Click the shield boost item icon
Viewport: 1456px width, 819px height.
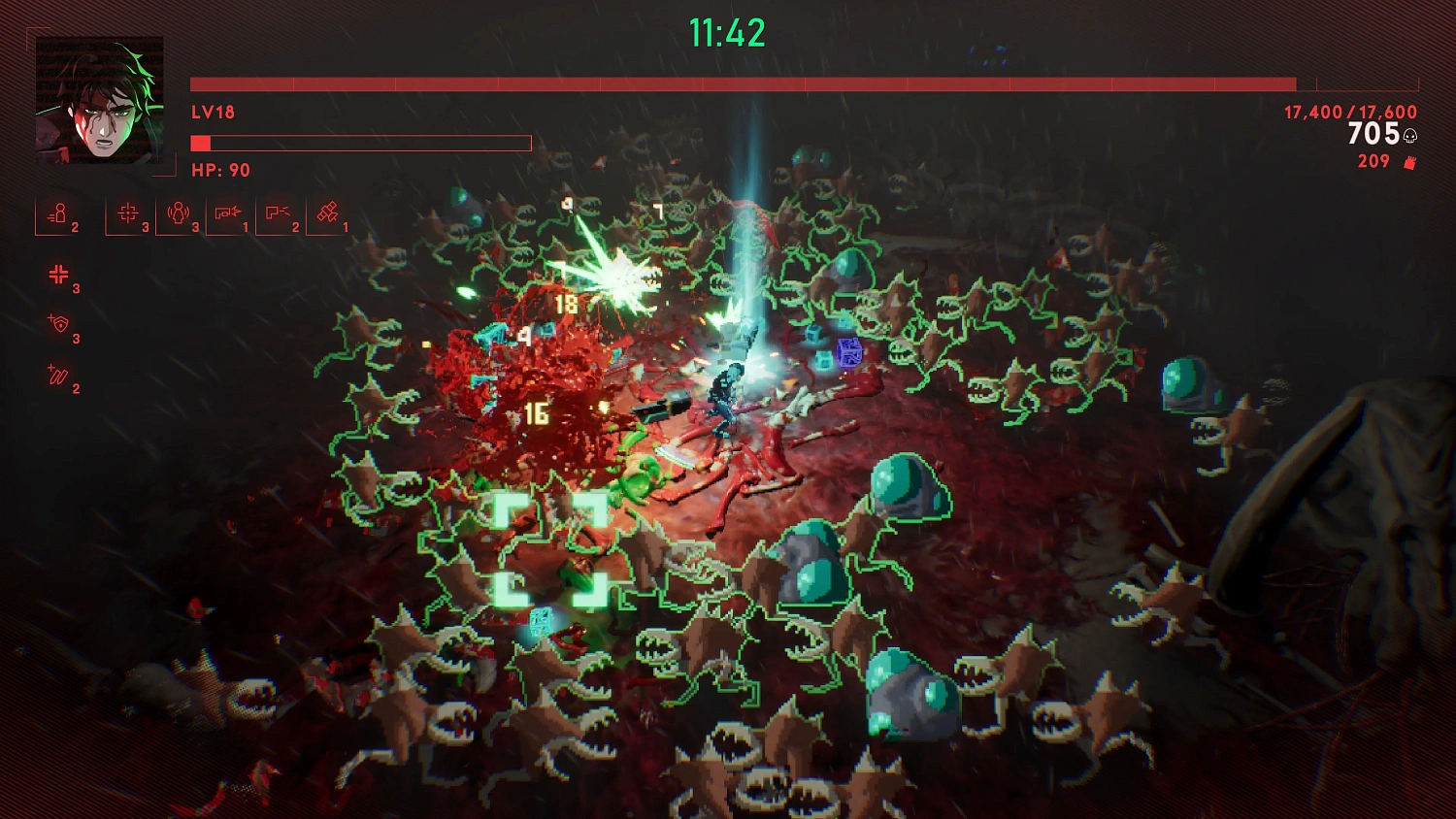pos(60,324)
